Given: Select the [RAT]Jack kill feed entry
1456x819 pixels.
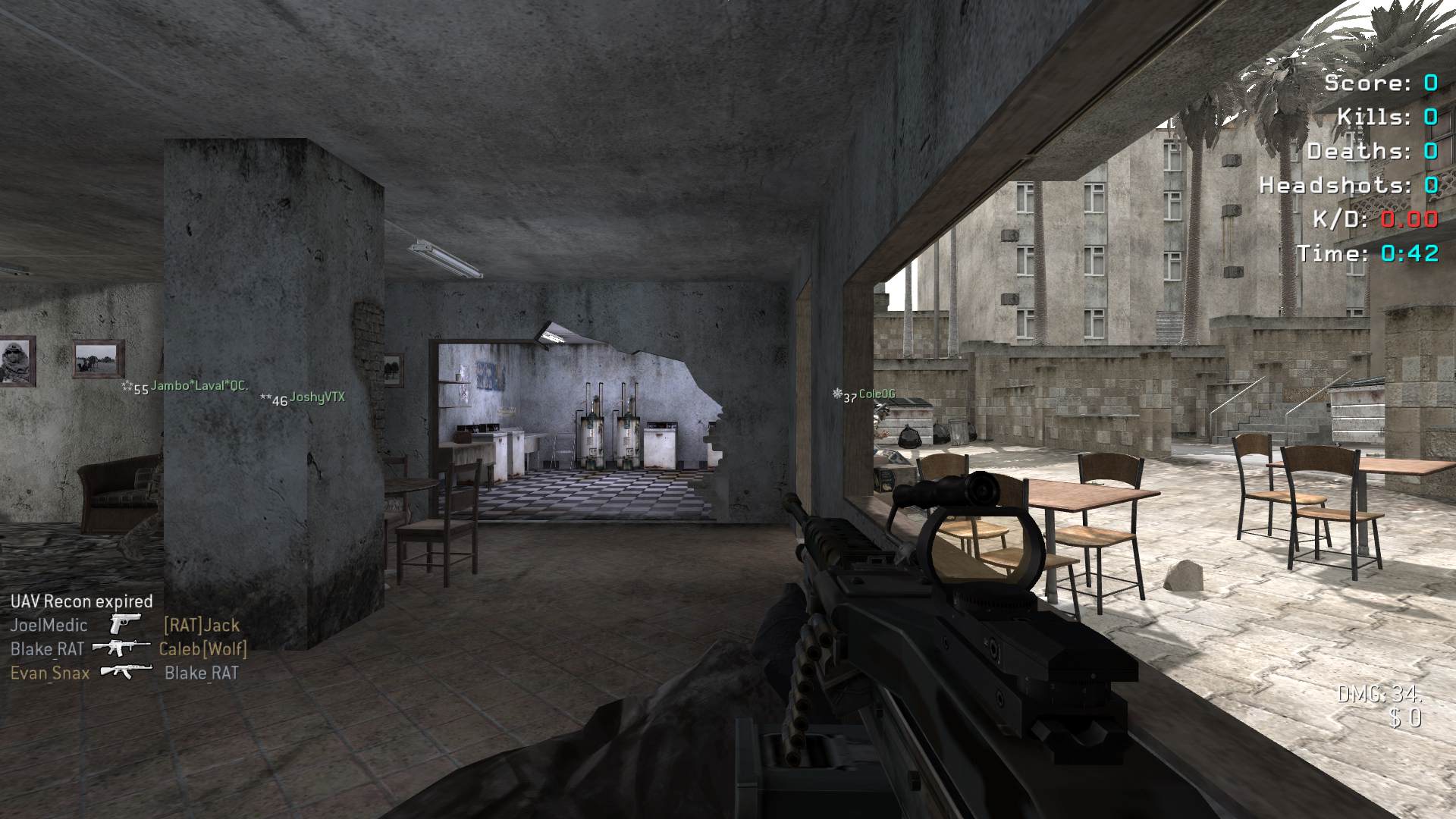Looking at the screenshot, I should [202, 626].
